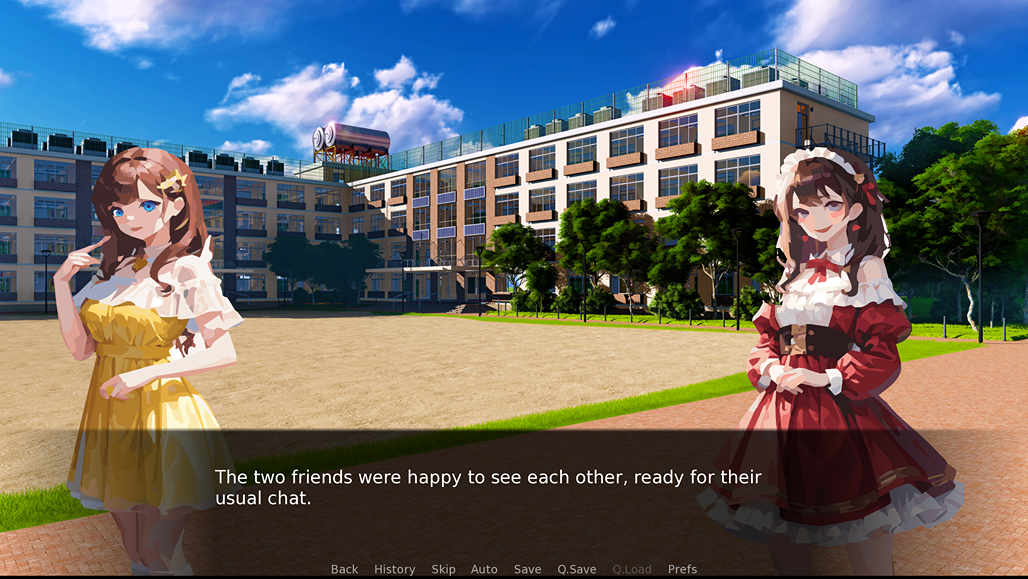1028x579 pixels.
Task: Go Back to the previous line
Action: pos(344,569)
